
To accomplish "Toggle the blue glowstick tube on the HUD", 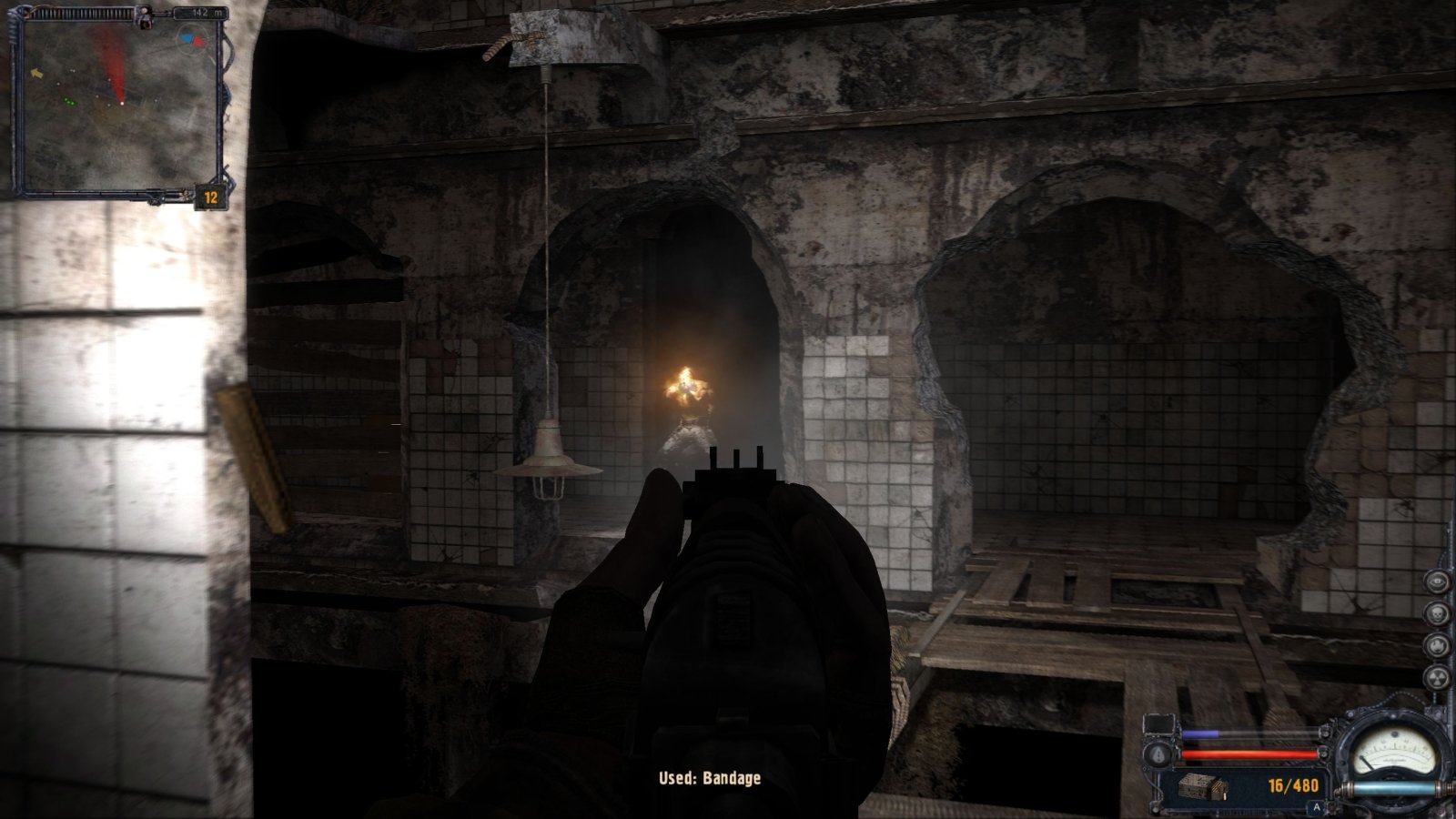I will (1394, 786).
